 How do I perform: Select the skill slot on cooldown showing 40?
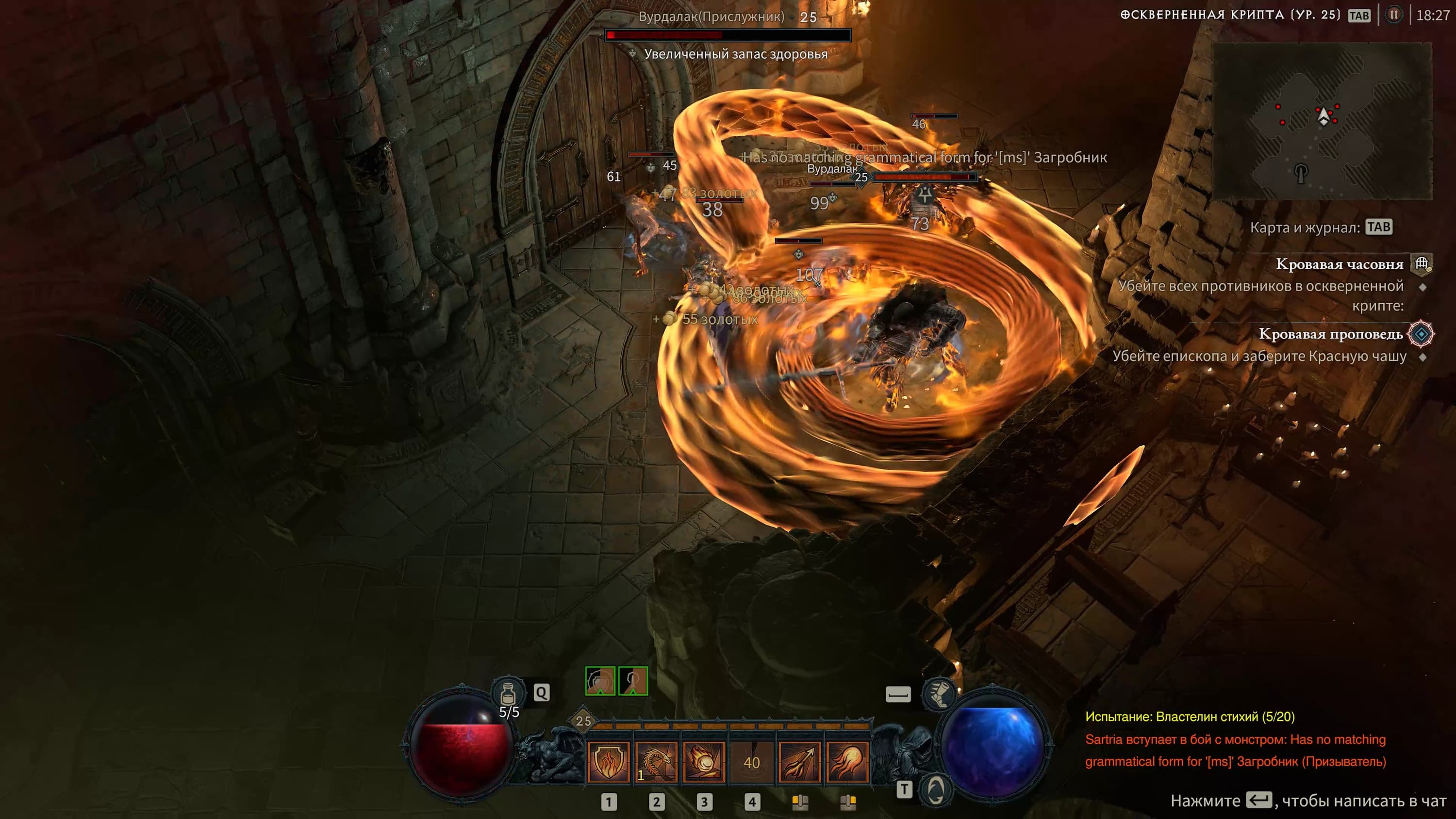click(752, 762)
